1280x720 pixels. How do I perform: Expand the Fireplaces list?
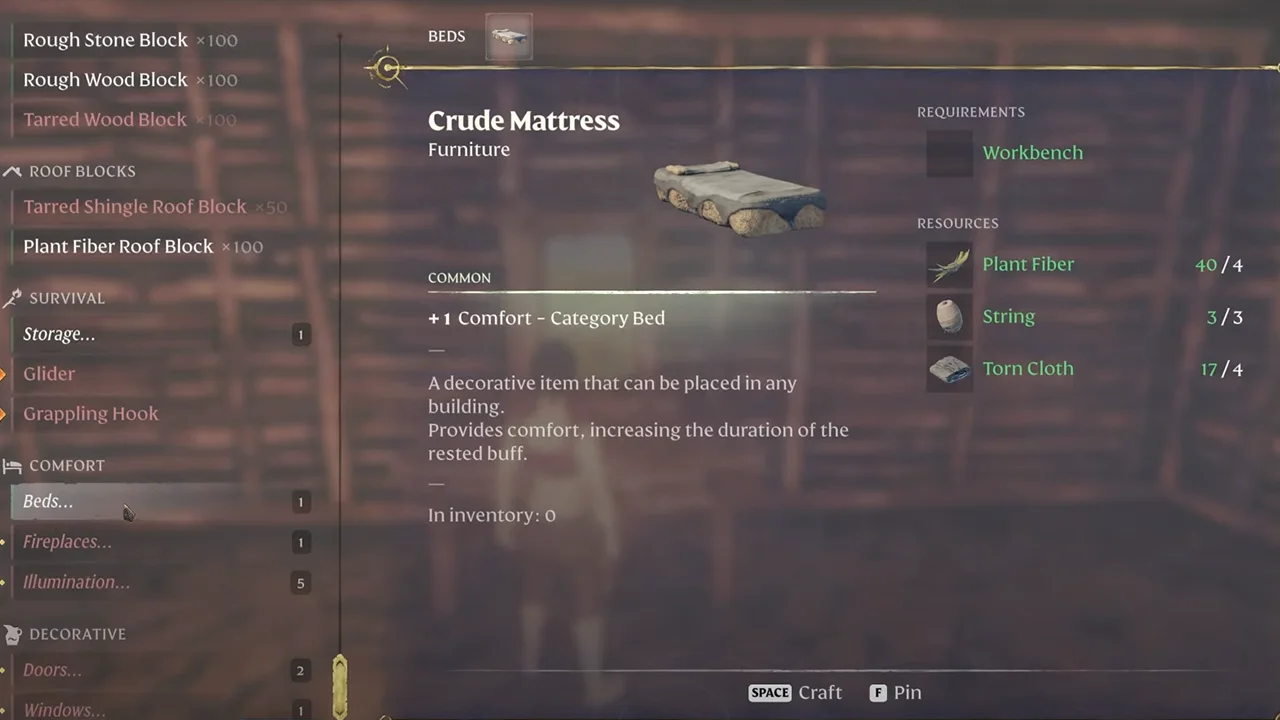pyautogui.click(x=67, y=542)
